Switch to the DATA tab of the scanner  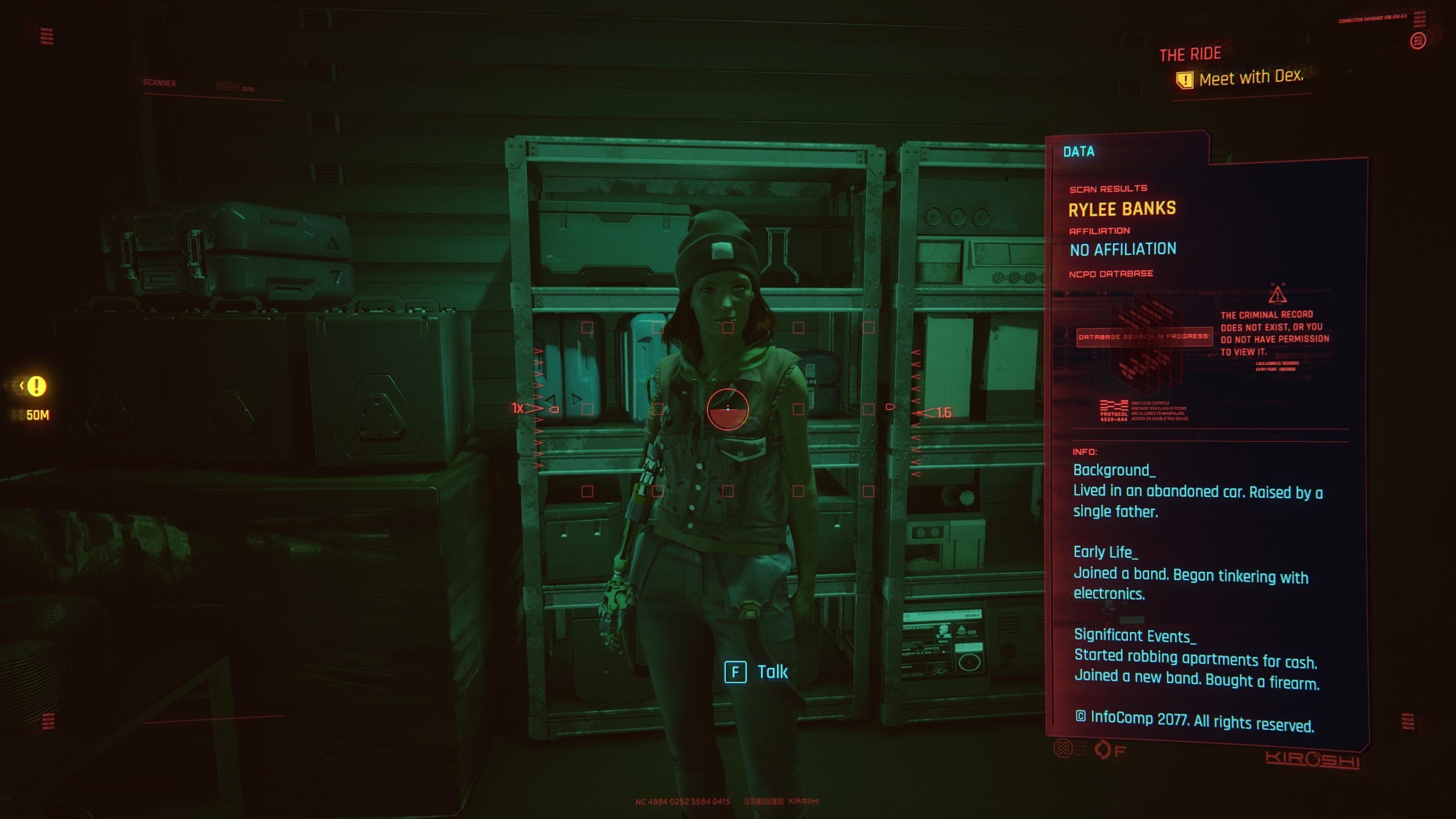(x=1078, y=152)
